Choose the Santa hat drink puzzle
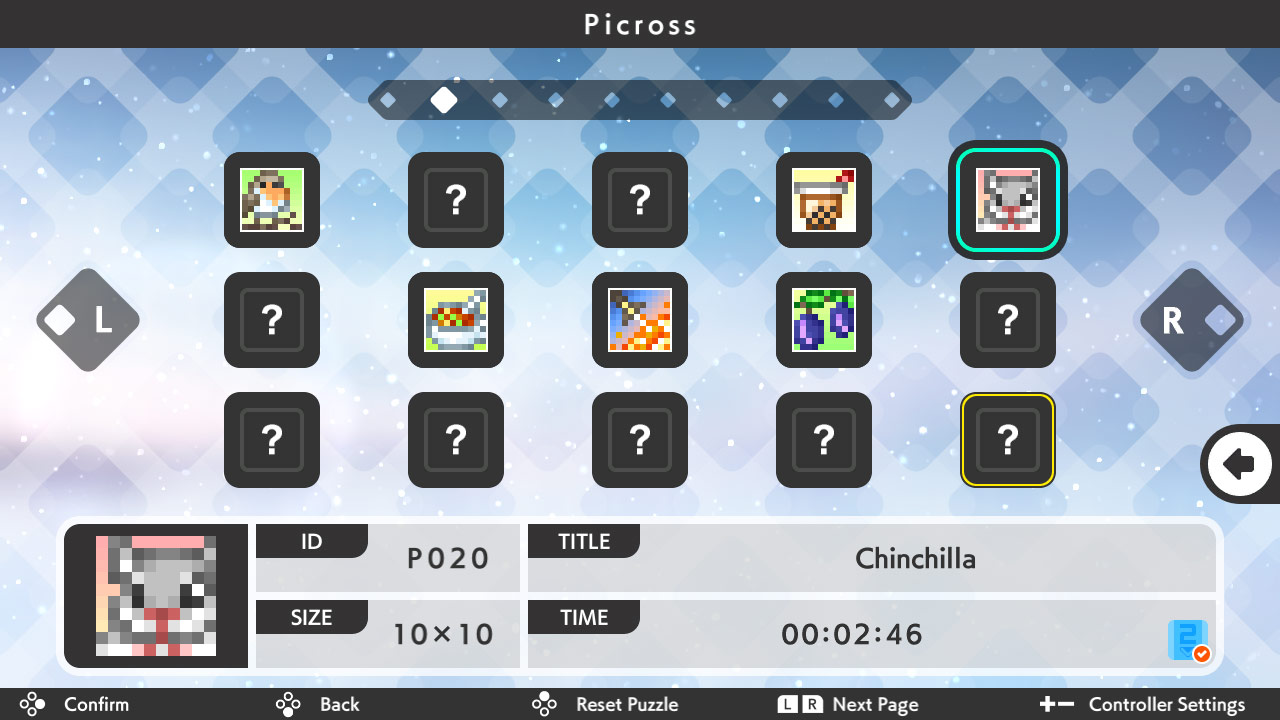1280x720 pixels. 824,200
